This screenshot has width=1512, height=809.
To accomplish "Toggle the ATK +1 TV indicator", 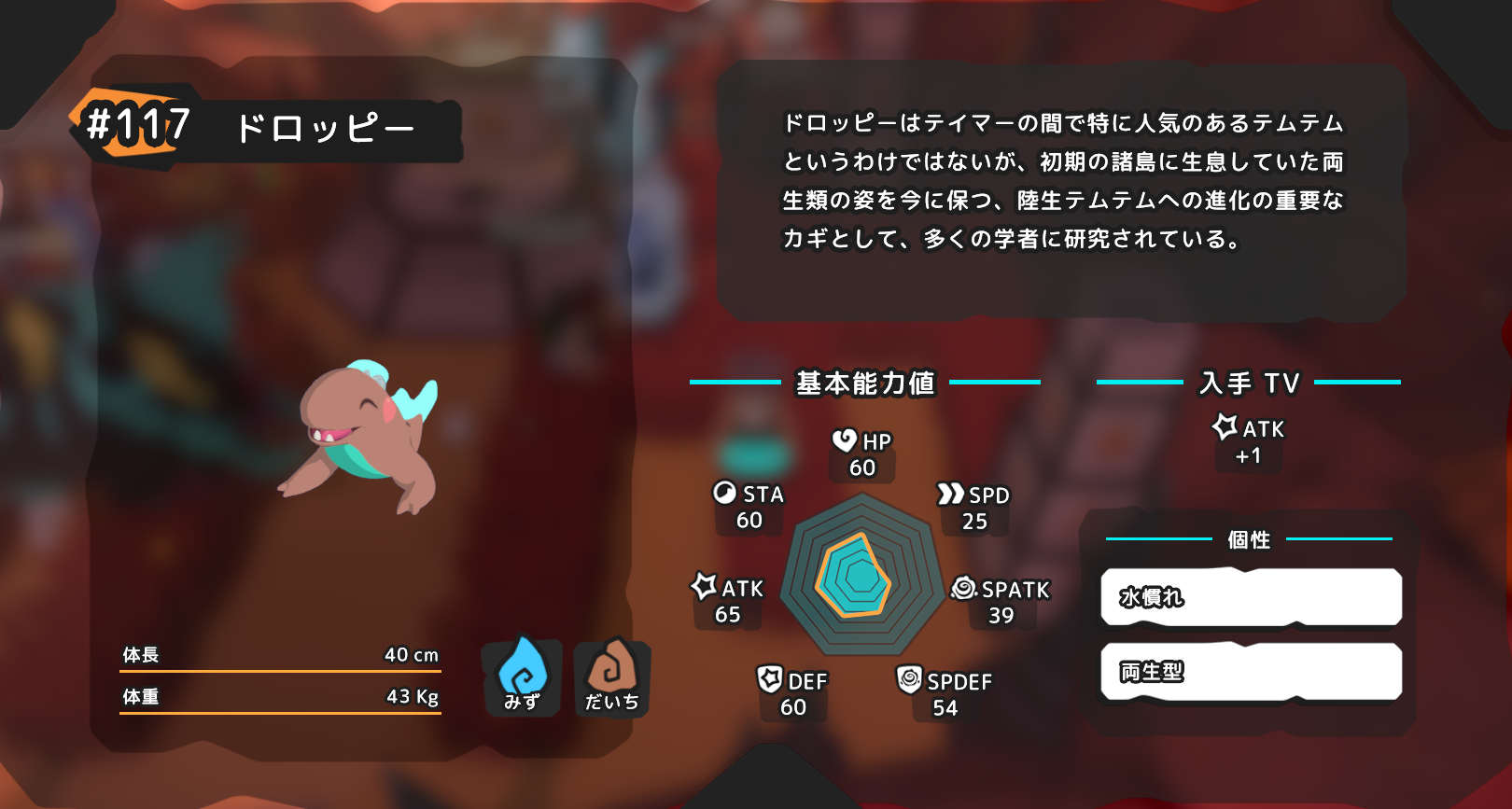I will [x=1248, y=440].
